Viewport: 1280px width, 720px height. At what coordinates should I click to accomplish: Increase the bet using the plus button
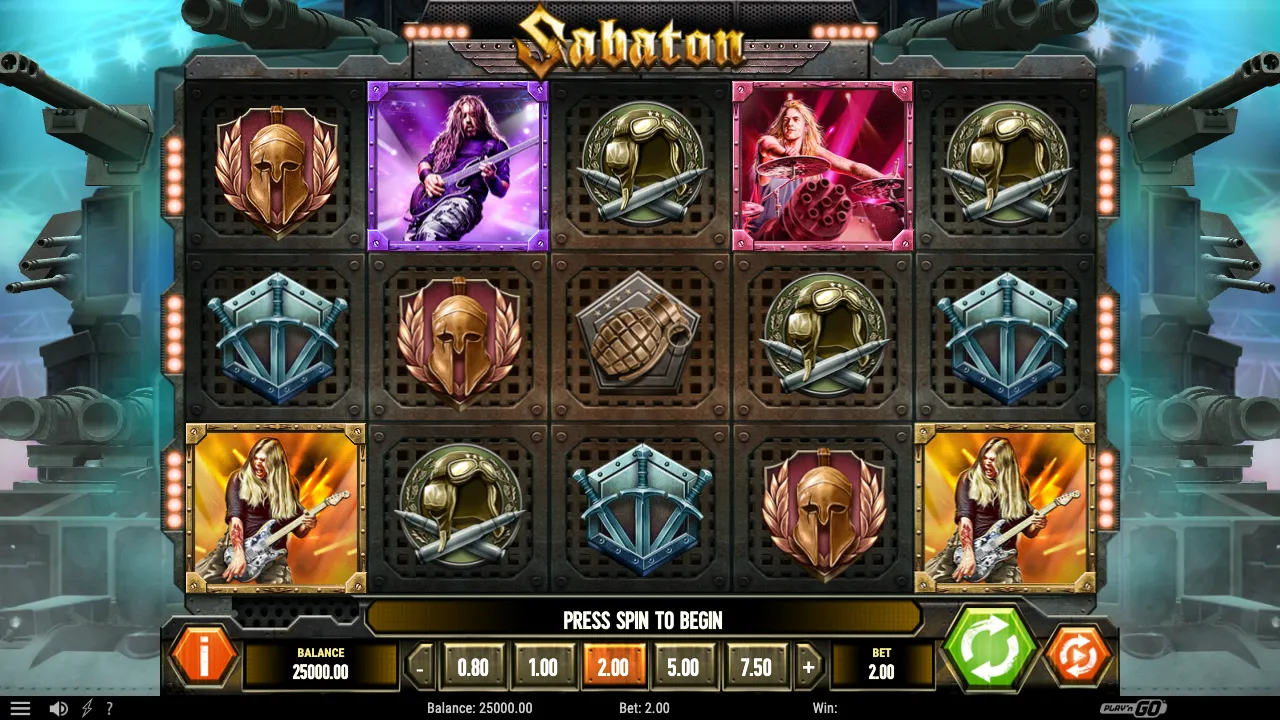coord(808,665)
